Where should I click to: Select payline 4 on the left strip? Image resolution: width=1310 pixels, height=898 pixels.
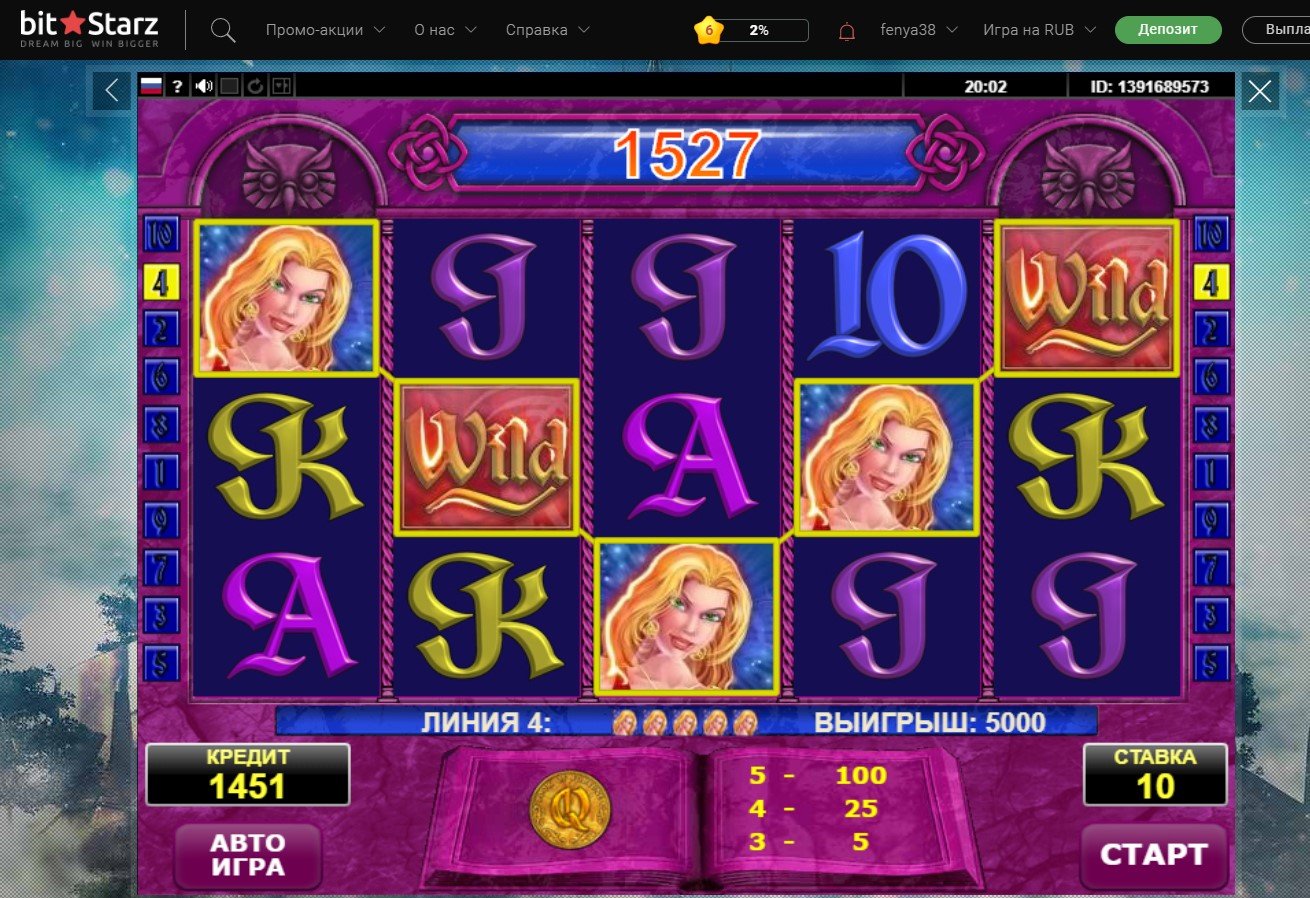click(161, 284)
